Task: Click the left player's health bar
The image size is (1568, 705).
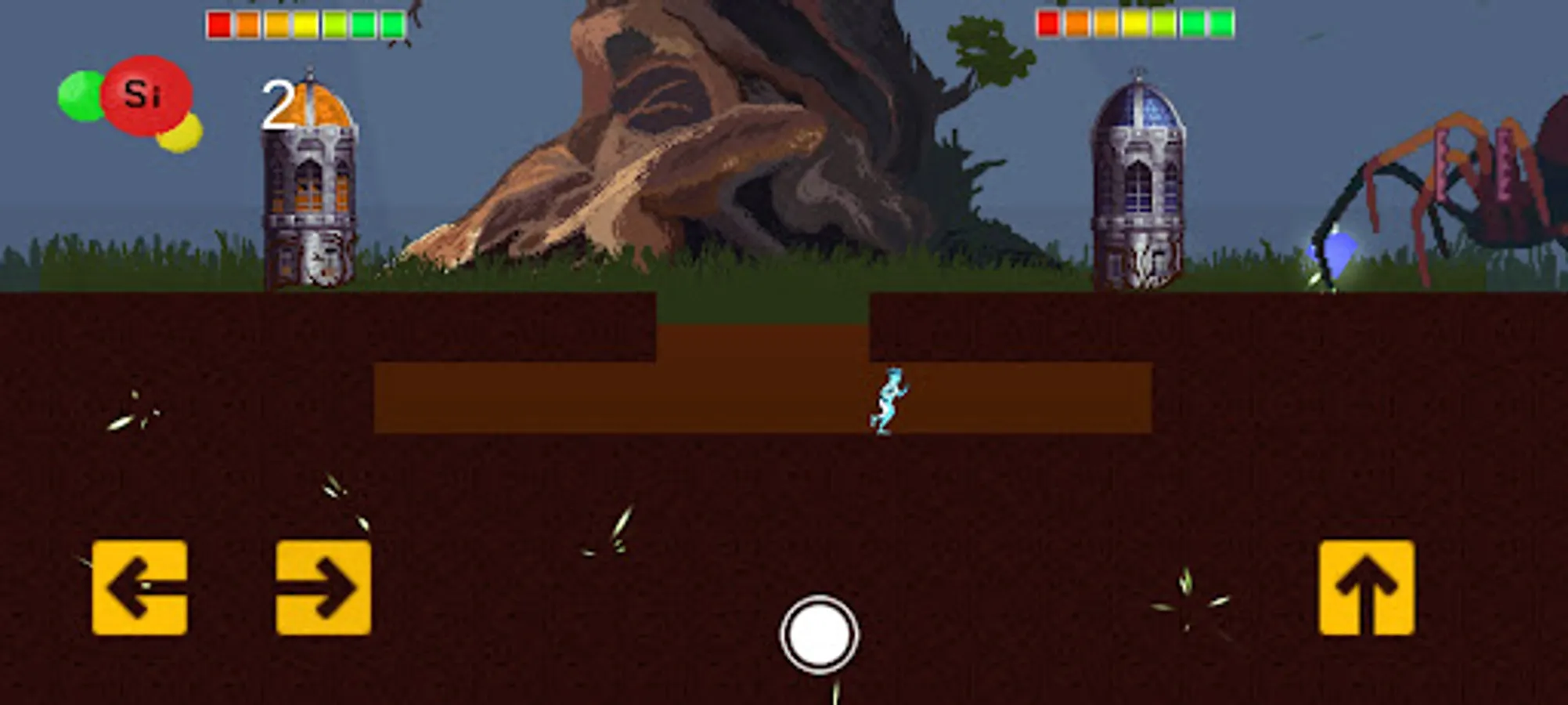Action: (305, 23)
